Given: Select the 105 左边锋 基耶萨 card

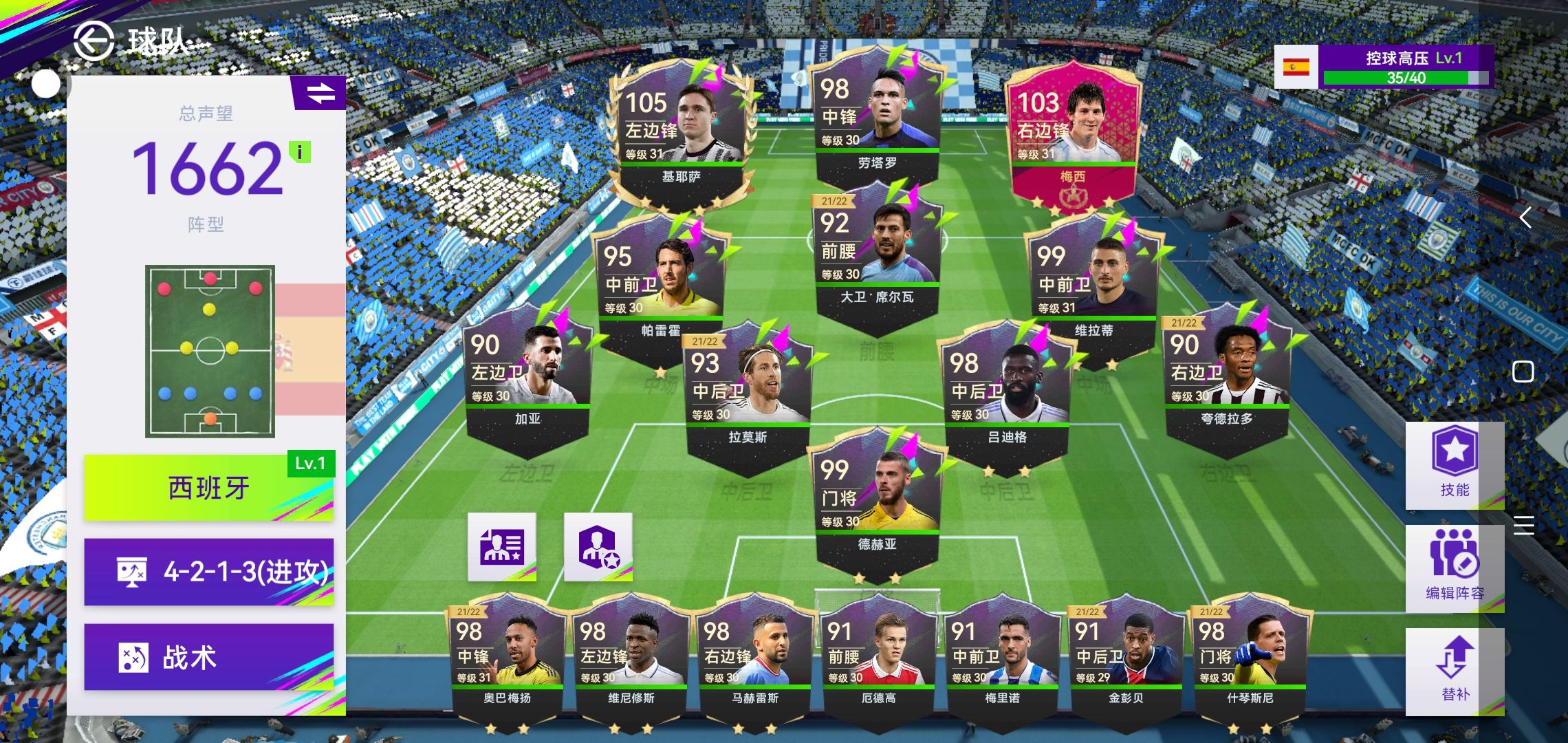Looking at the screenshot, I should (x=681, y=131).
